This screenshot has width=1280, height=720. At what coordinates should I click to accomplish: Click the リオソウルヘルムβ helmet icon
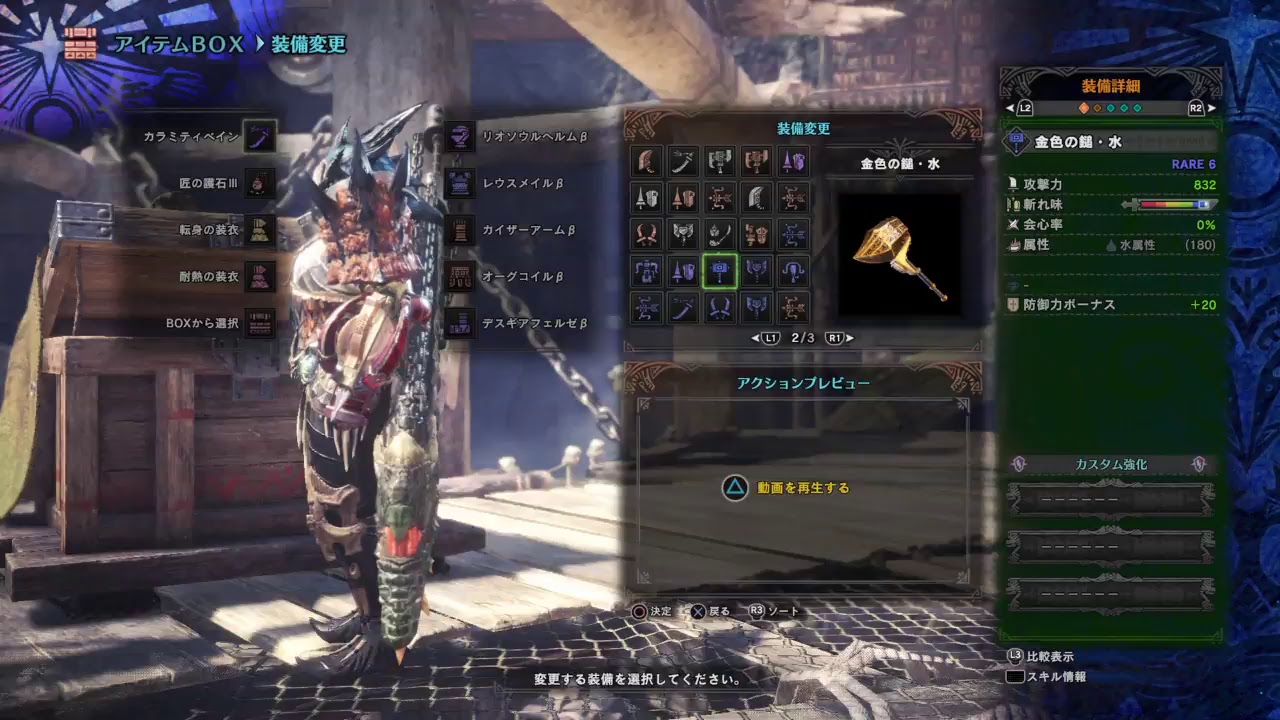[458, 137]
